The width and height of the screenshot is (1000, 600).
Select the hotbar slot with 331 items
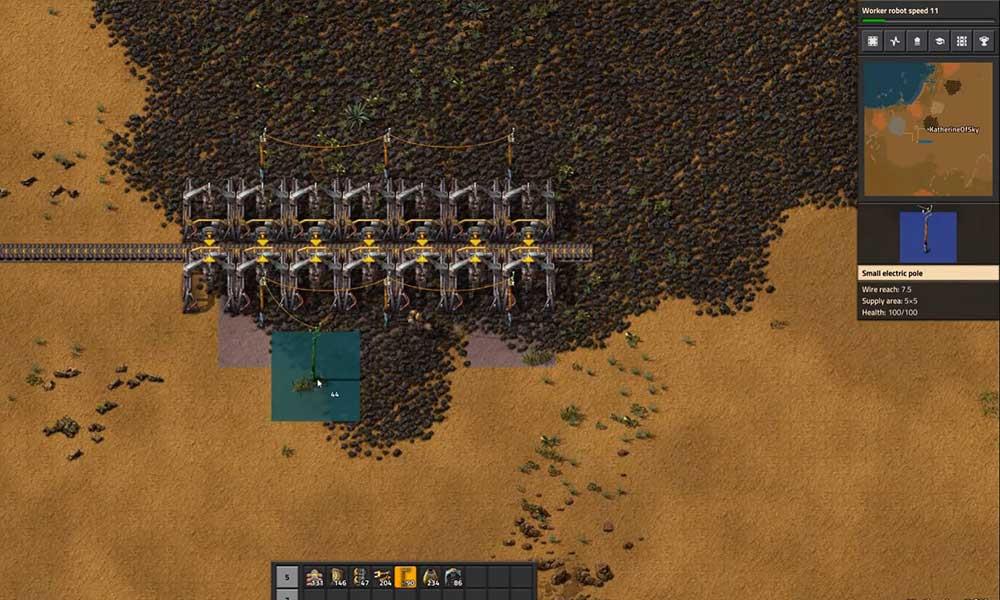314,577
